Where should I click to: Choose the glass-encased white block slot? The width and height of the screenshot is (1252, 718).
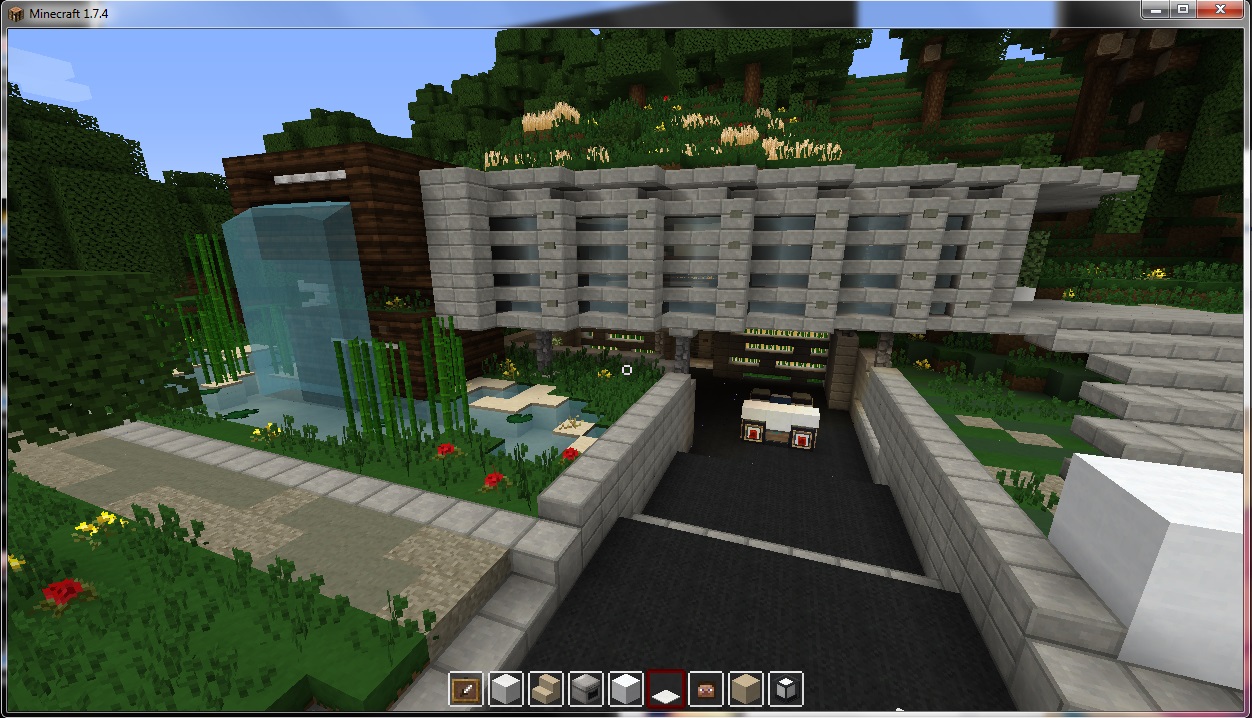[x=786, y=689]
